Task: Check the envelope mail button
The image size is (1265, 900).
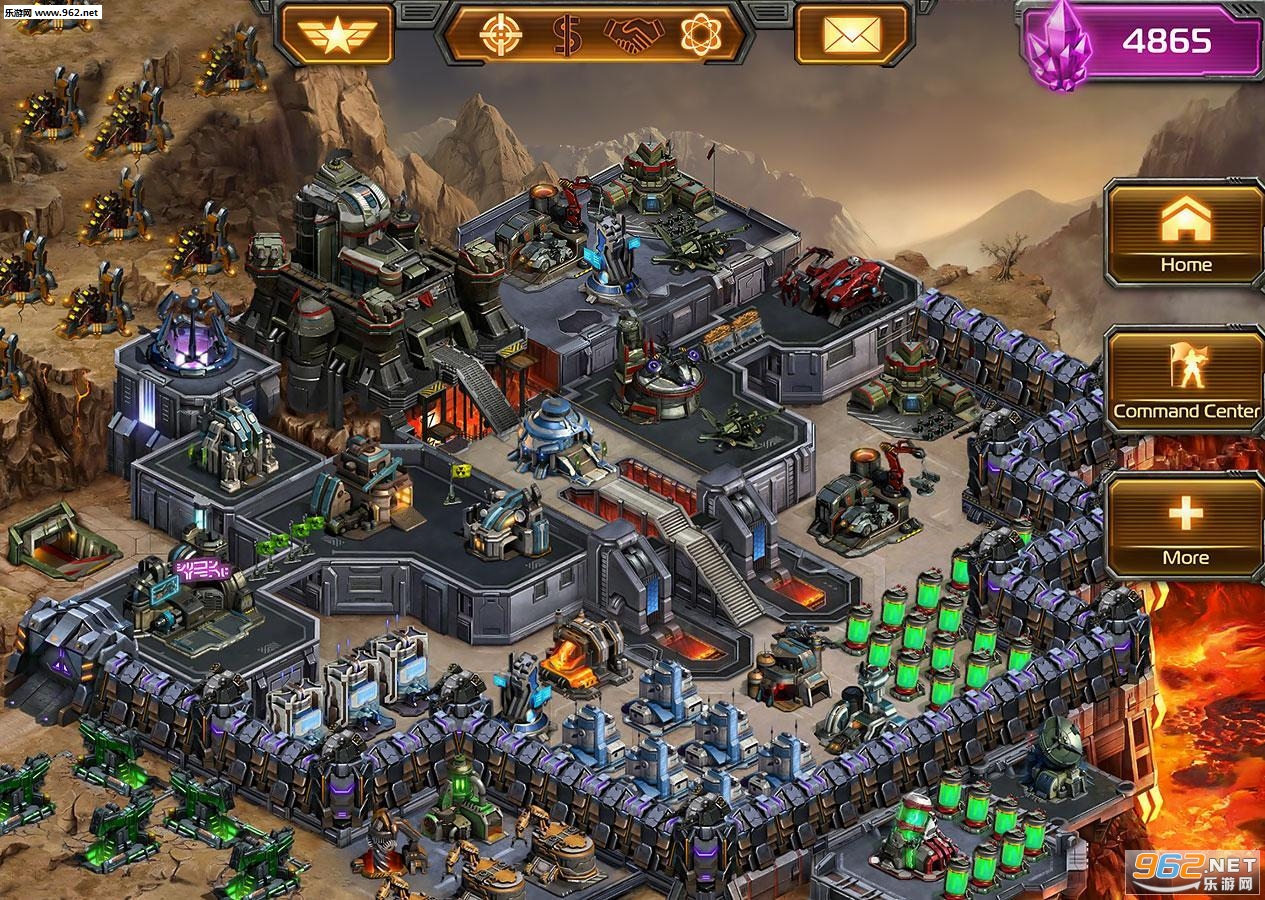Action: coord(852,35)
